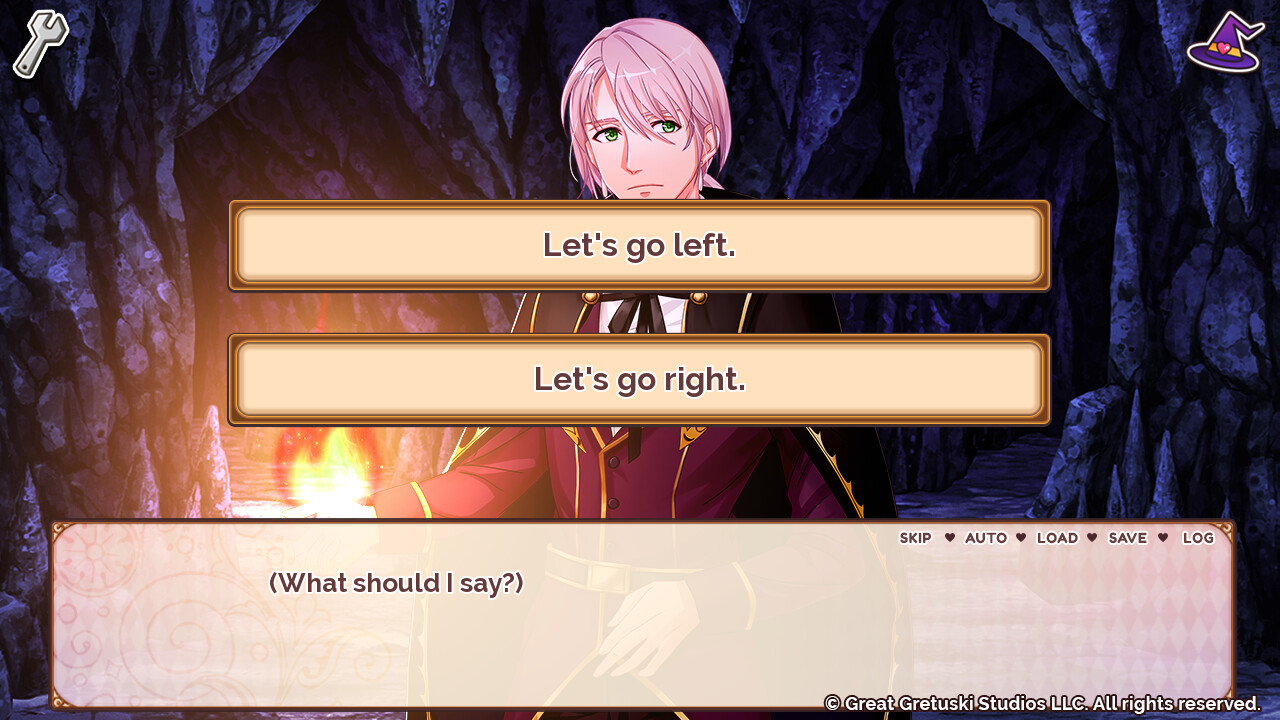Choose the 'Let's go right.' option

640,379
